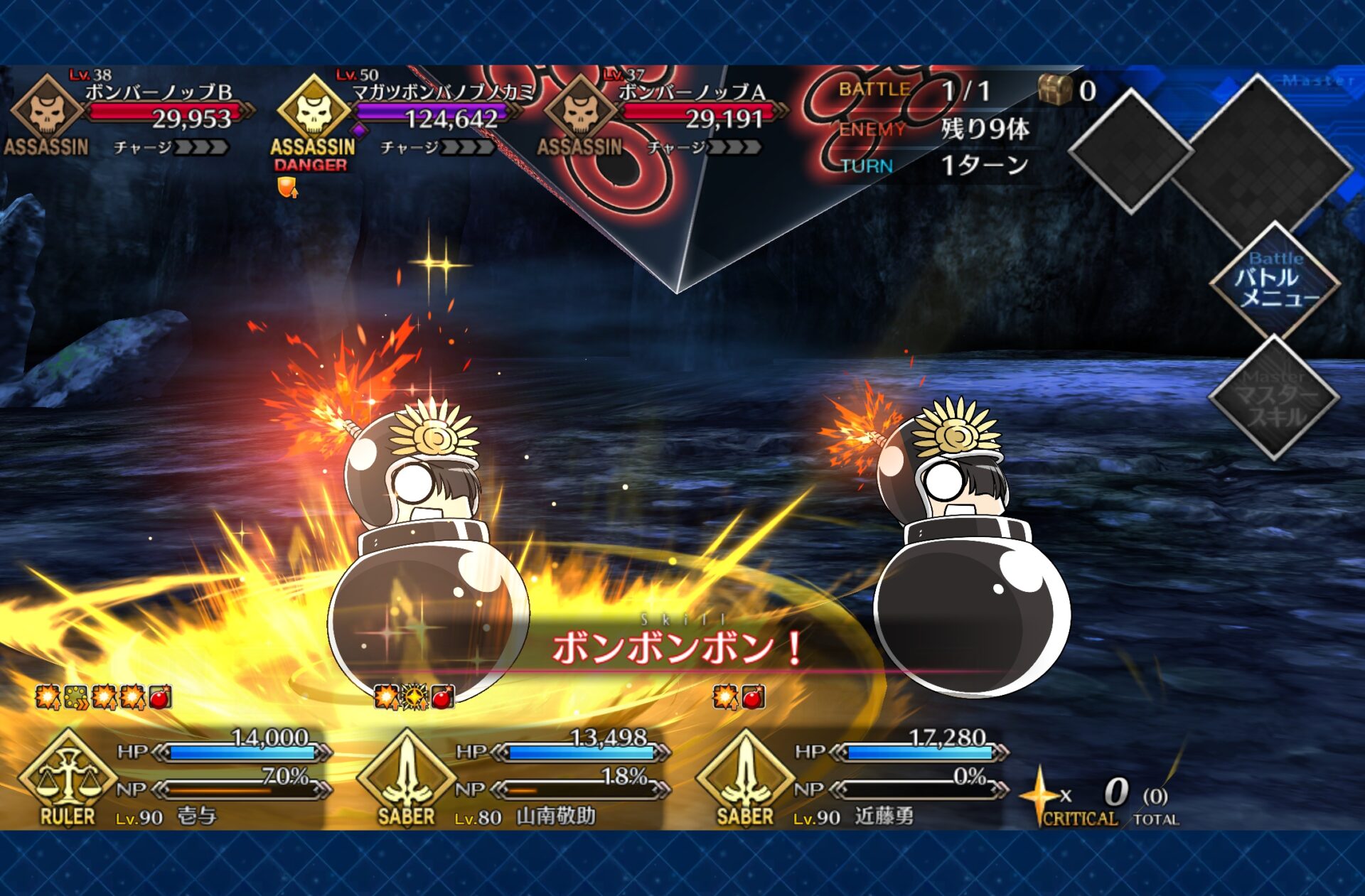Target enemy ボンバーノッブA
The width and height of the screenshot is (1365, 896).
661,114
